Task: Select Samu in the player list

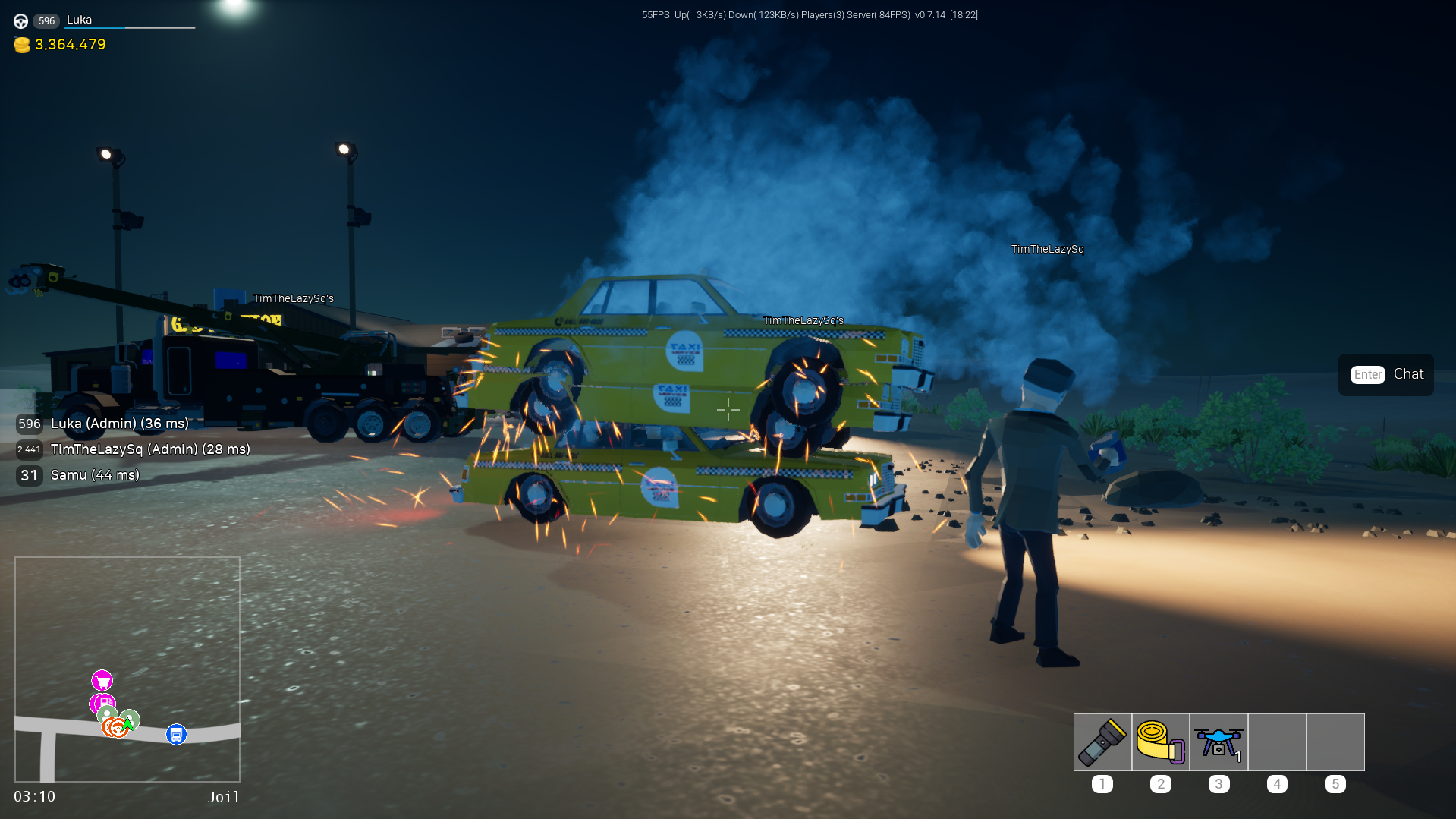Action: click(x=95, y=475)
